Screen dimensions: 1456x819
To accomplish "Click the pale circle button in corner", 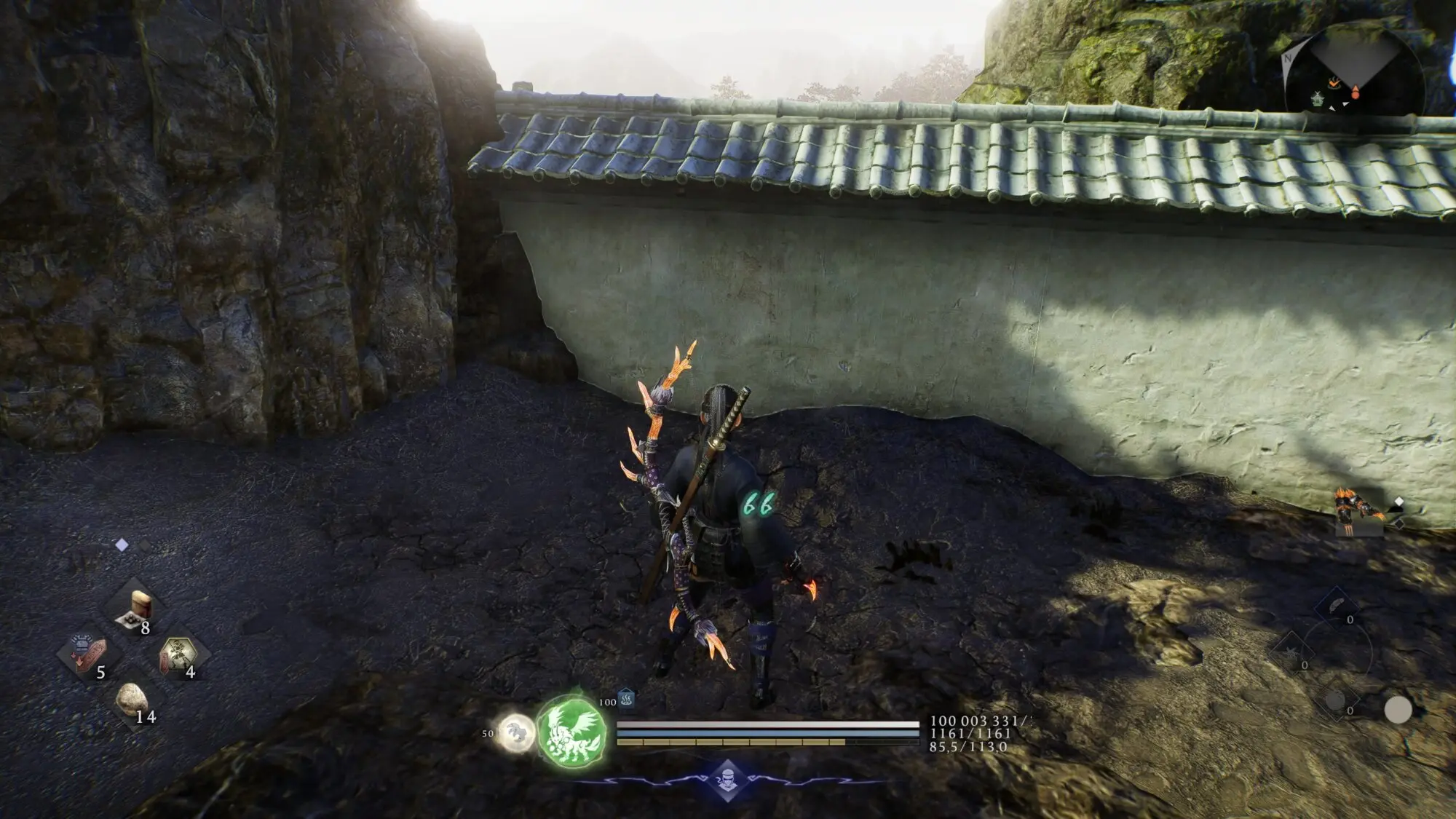I will click(x=1397, y=710).
